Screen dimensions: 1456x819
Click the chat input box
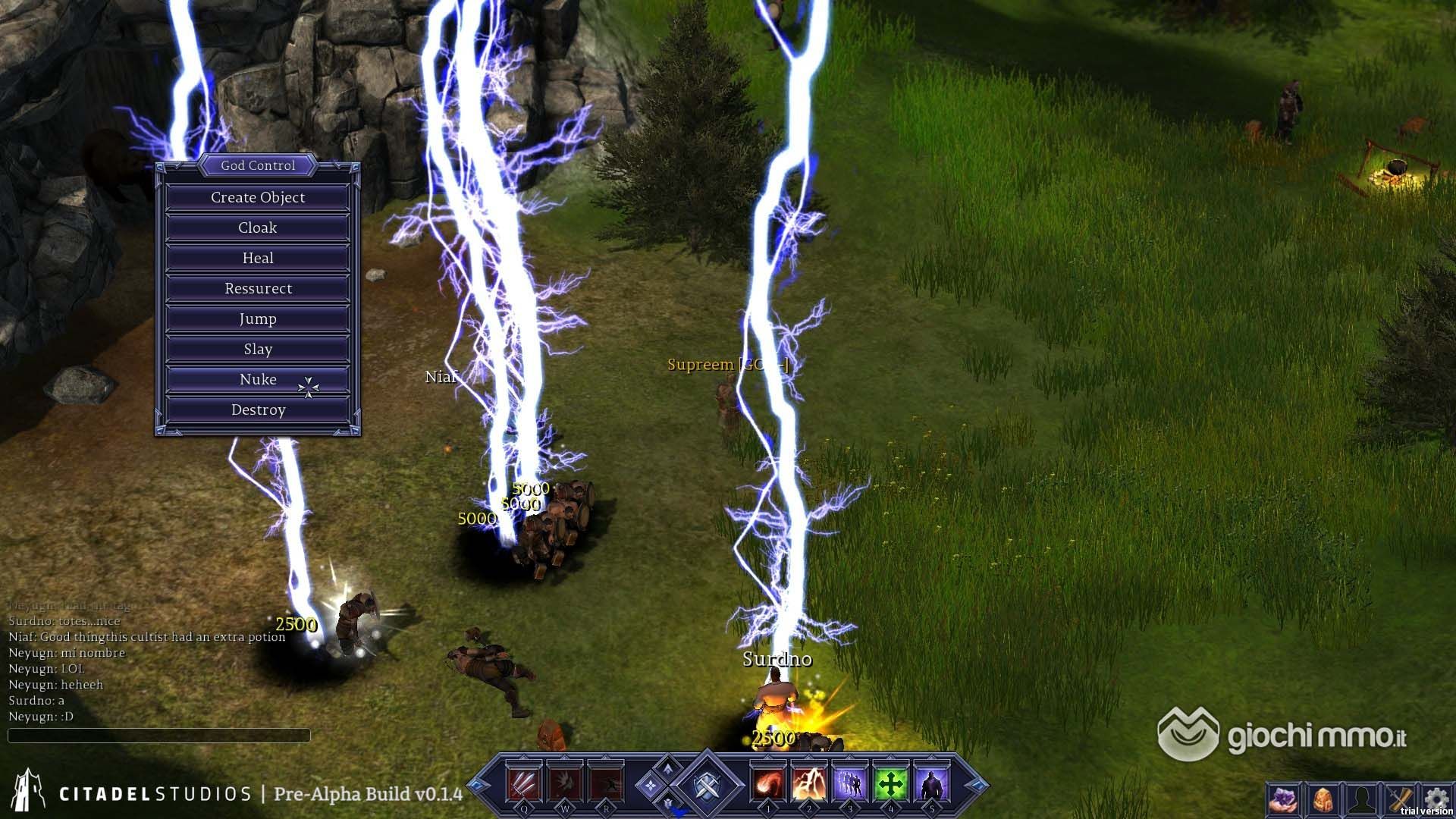[x=159, y=735]
